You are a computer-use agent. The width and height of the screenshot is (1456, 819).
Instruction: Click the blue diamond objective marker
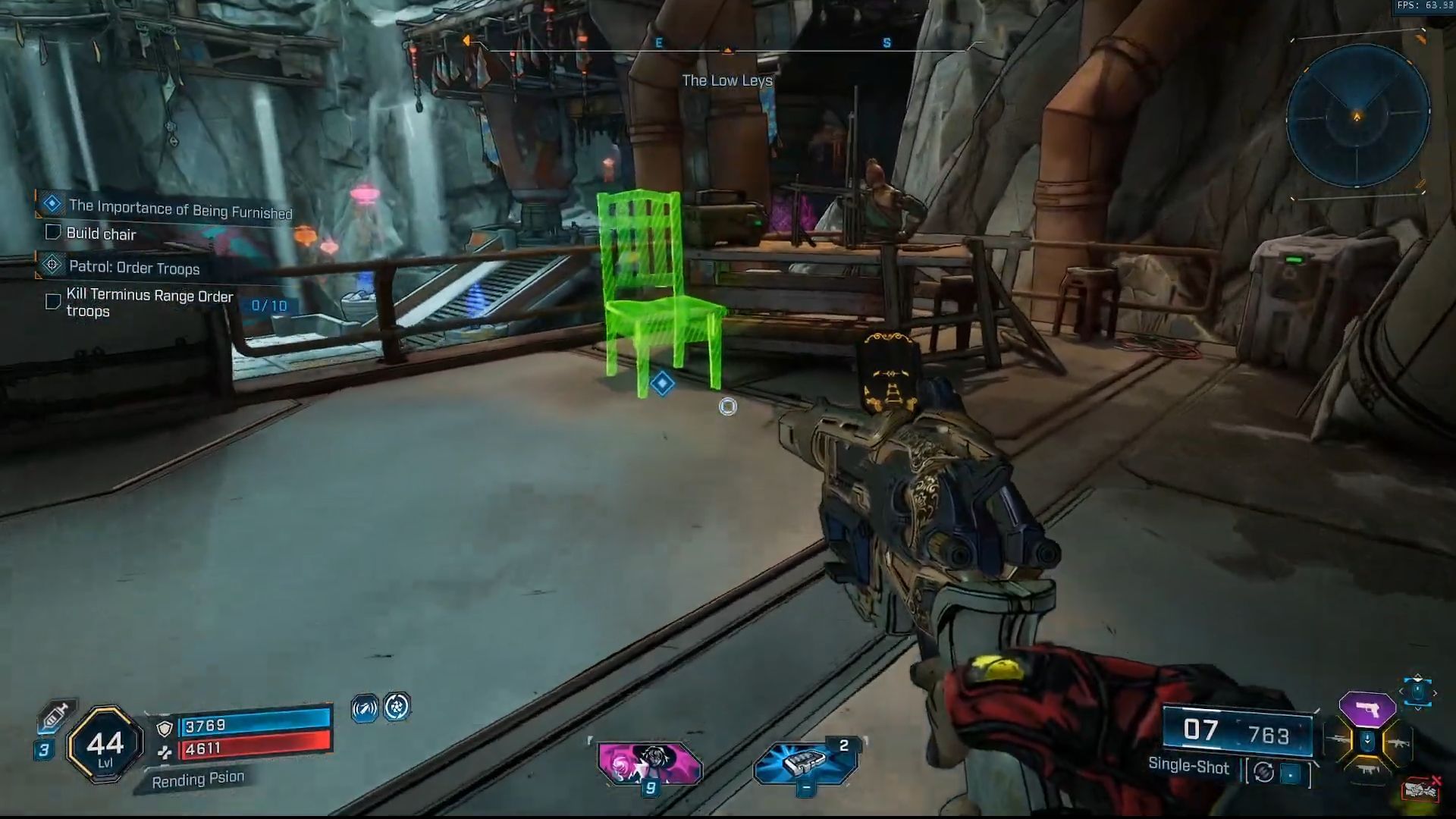point(662,384)
